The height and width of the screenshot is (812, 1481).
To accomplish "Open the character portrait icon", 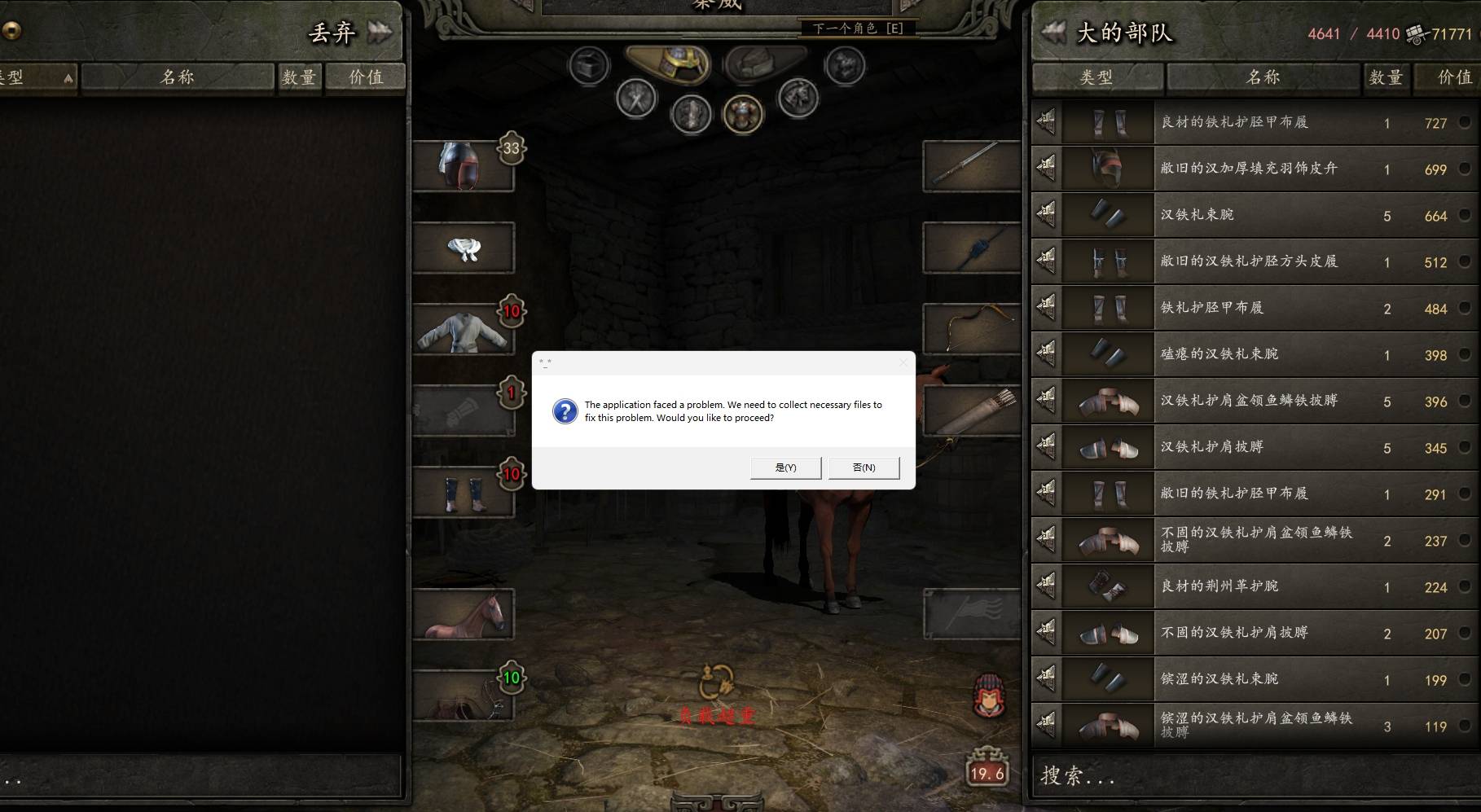I will (x=989, y=696).
